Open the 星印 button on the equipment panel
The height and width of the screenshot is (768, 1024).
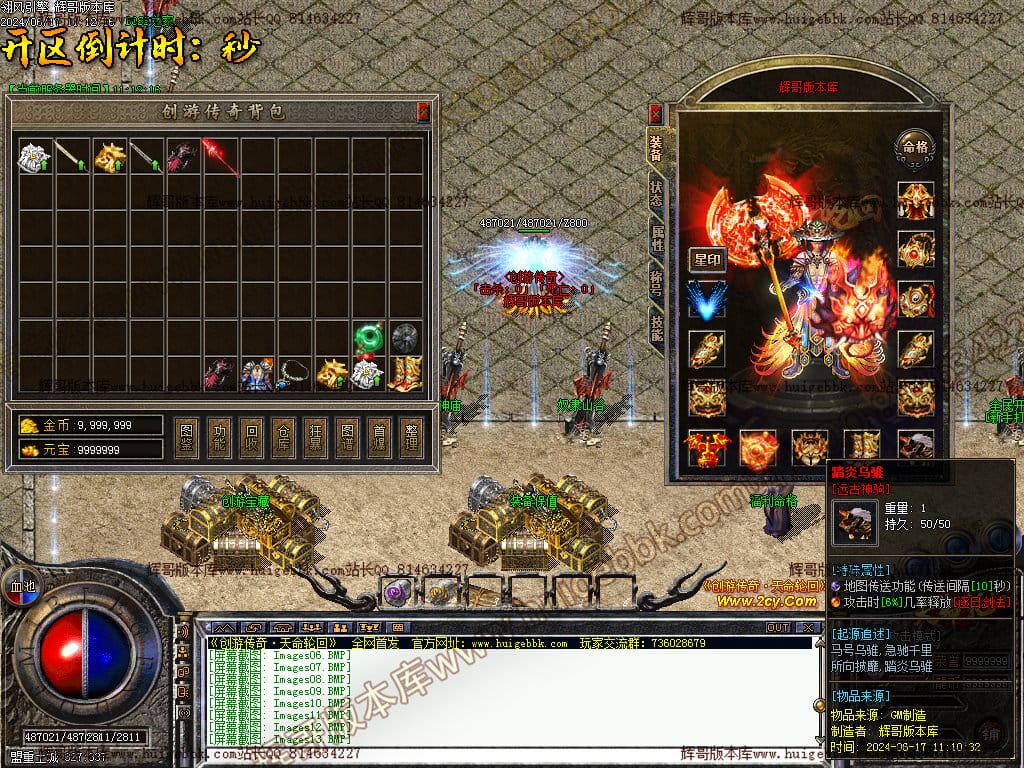coord(707,260)
